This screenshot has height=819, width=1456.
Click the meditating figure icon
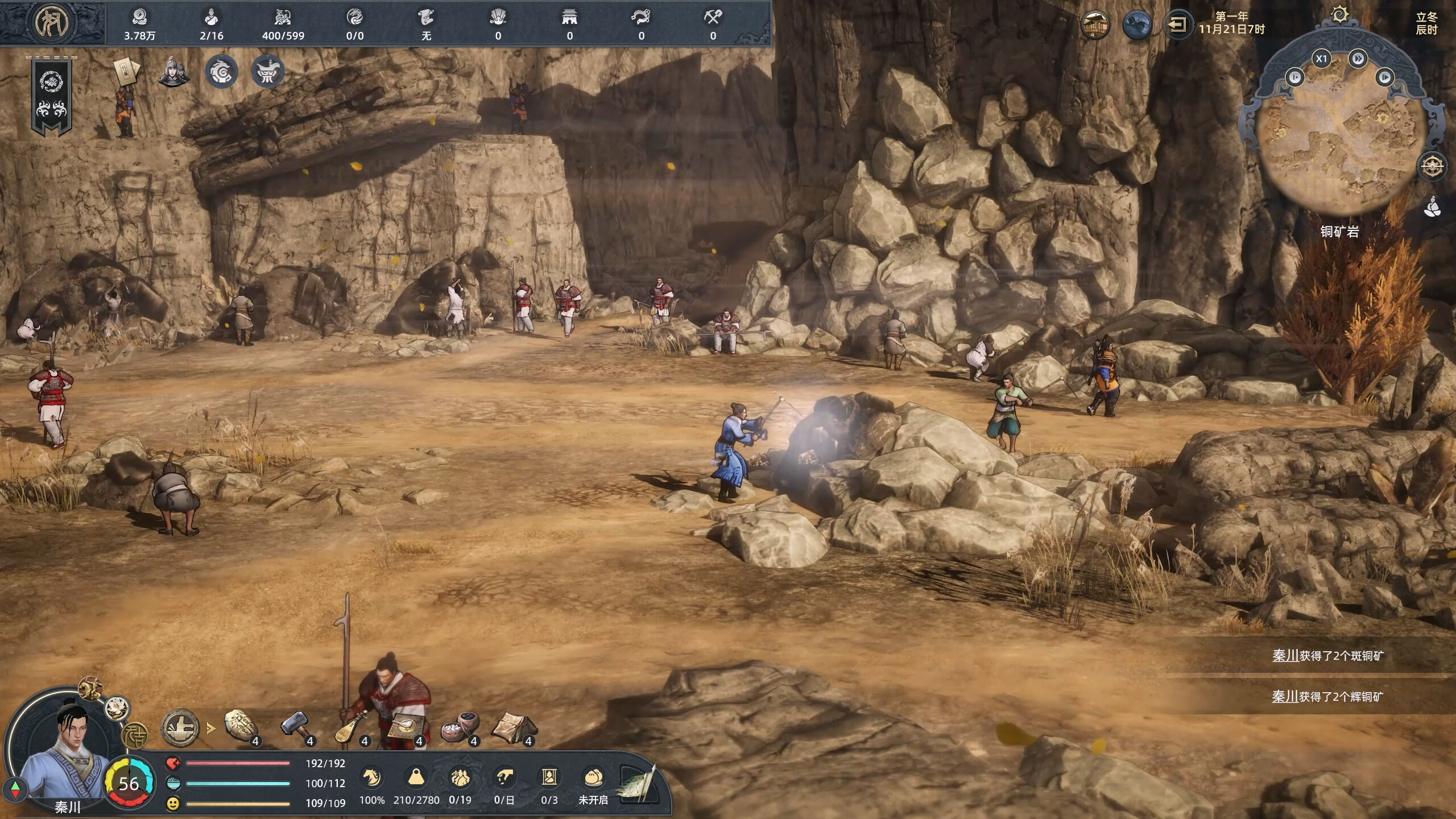pyautogui.click(x=1432, y=207)
